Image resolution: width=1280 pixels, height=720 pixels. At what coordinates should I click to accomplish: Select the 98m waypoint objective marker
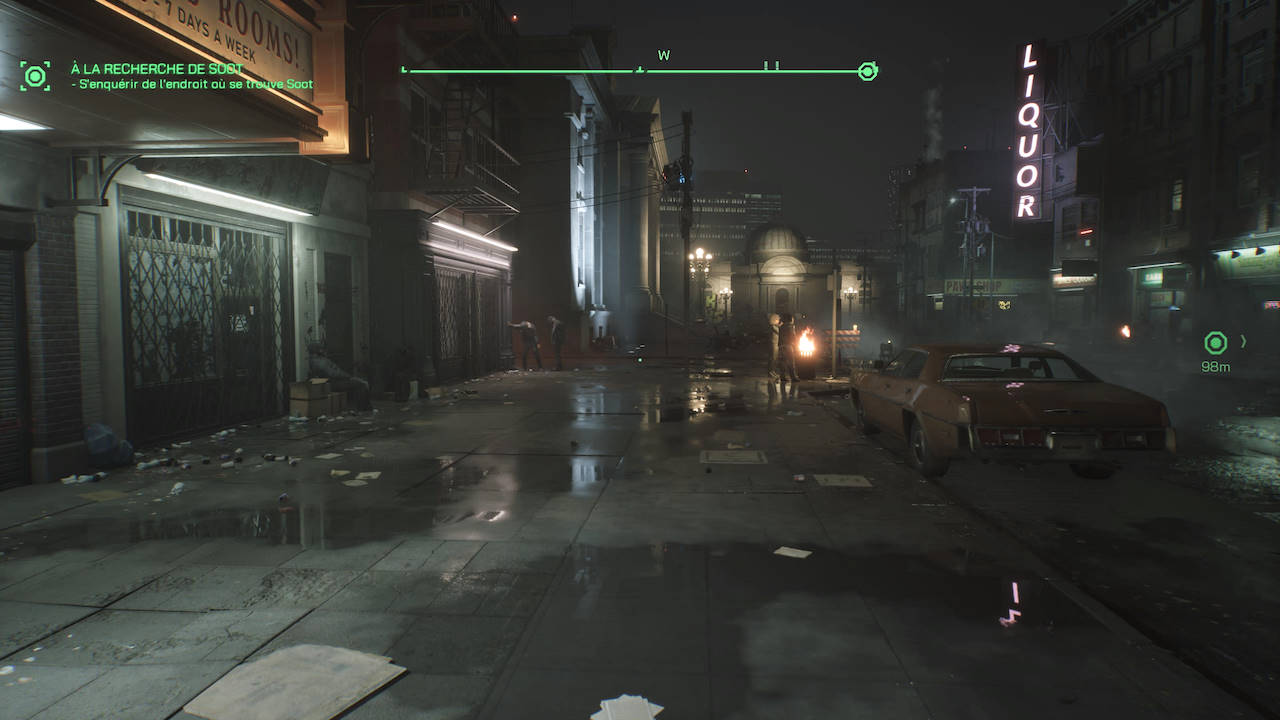pyautogui.click(x=1215, y=344)
